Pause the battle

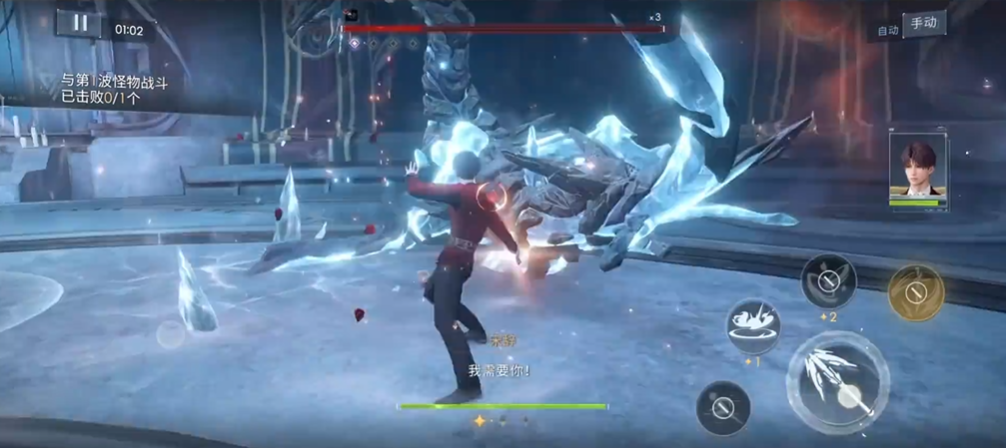click(79, 24)
